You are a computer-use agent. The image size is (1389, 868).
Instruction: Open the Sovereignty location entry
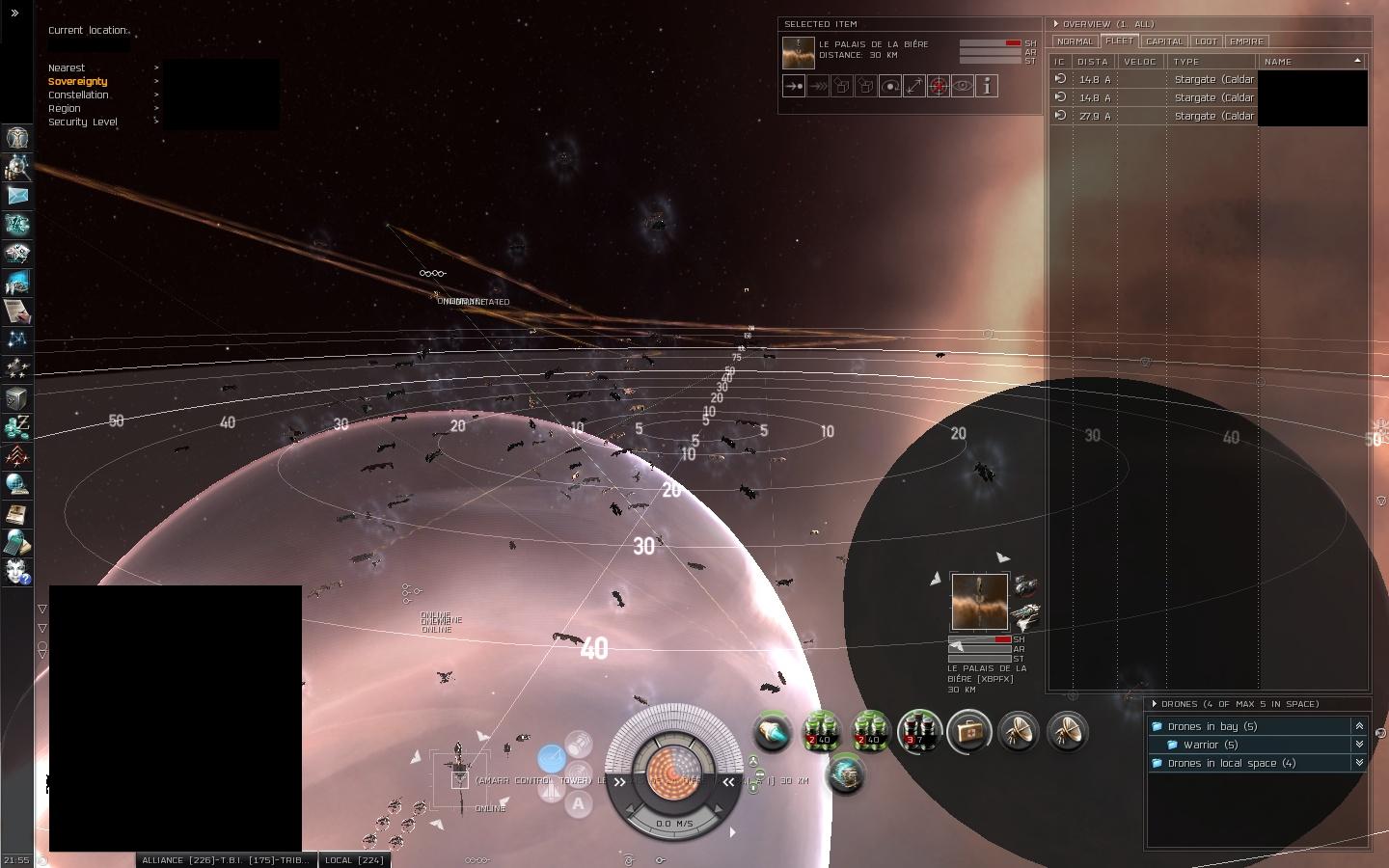tap(78, 82)
